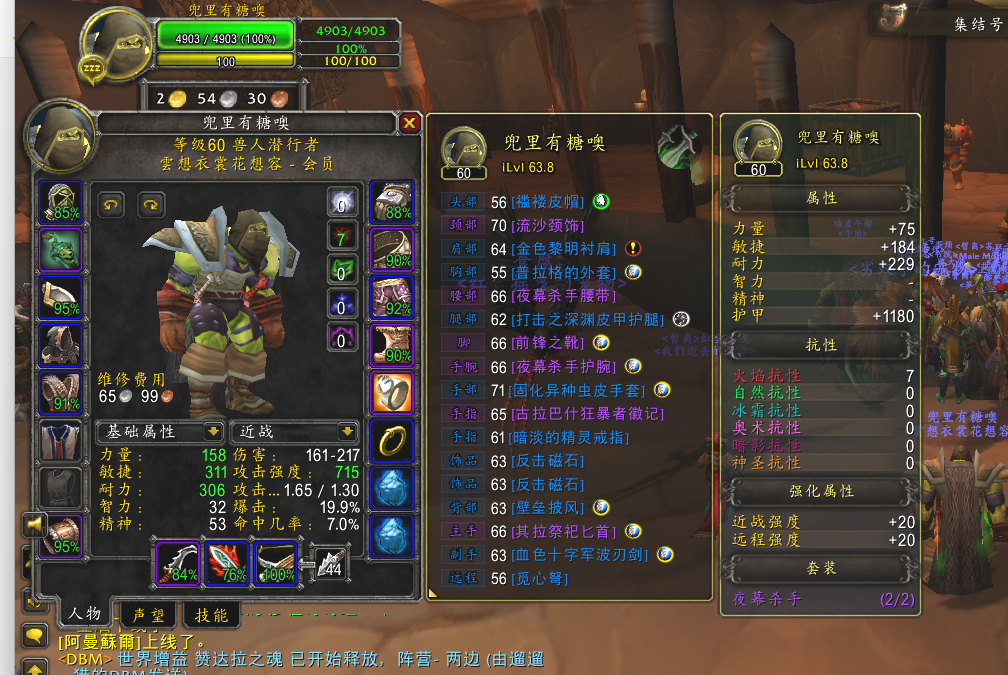This screenshot has height=675, width=1008.
Task: Switch to the 声望 reputation tab
Action: click(149, 615)
